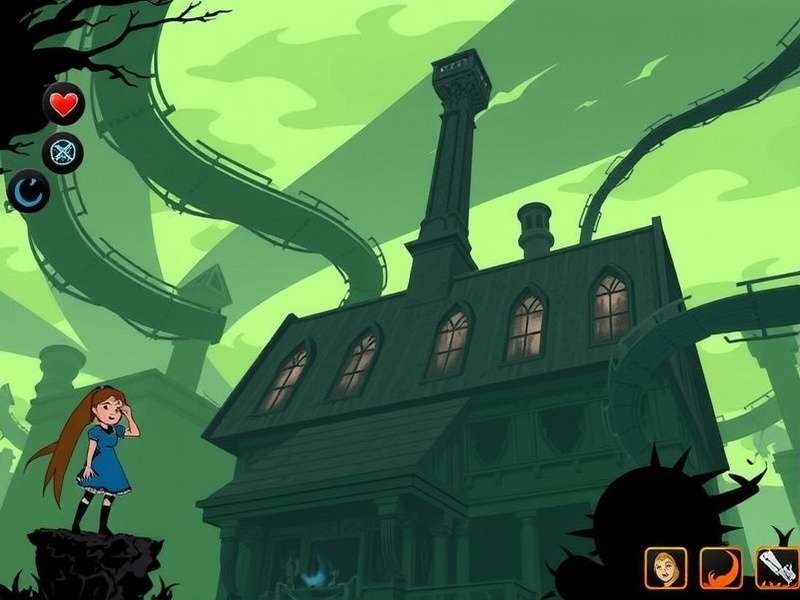Activate the crossed blue swords icon
This screenshot has width=800, height=600.
click(x=63, y=153)
